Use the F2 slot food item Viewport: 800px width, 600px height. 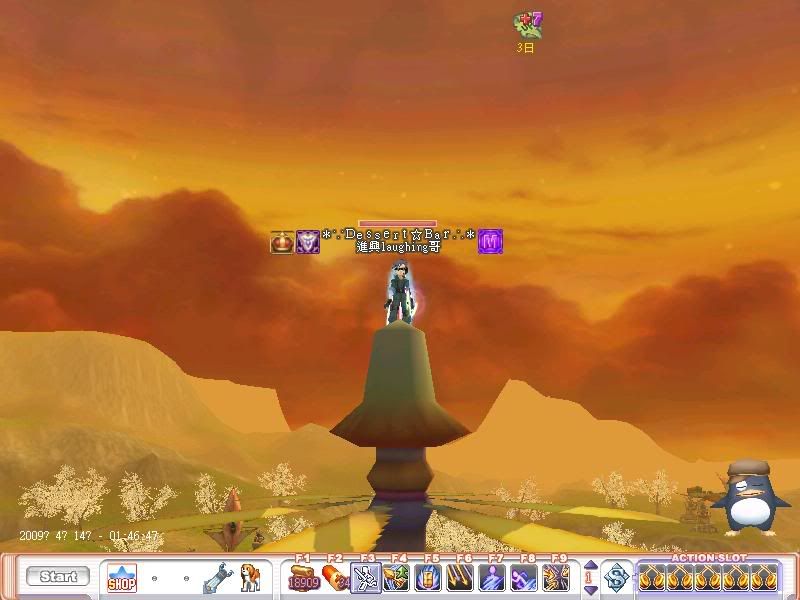[x=335, y=578]
